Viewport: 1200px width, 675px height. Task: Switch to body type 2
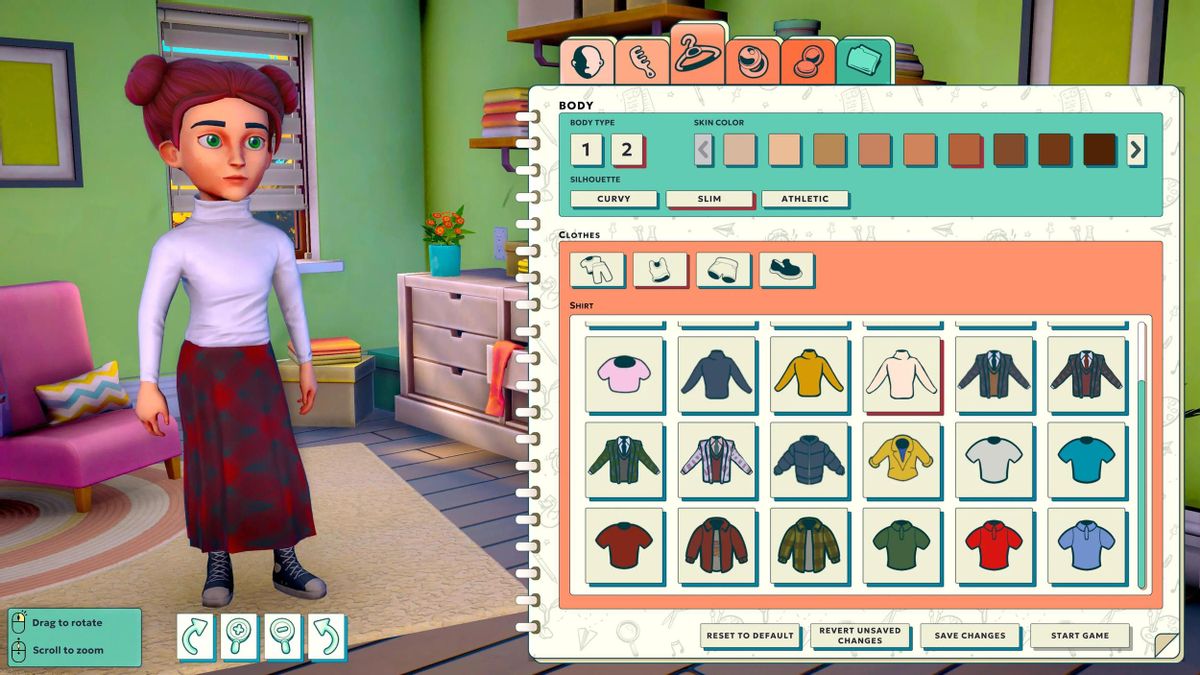point(627,151)
